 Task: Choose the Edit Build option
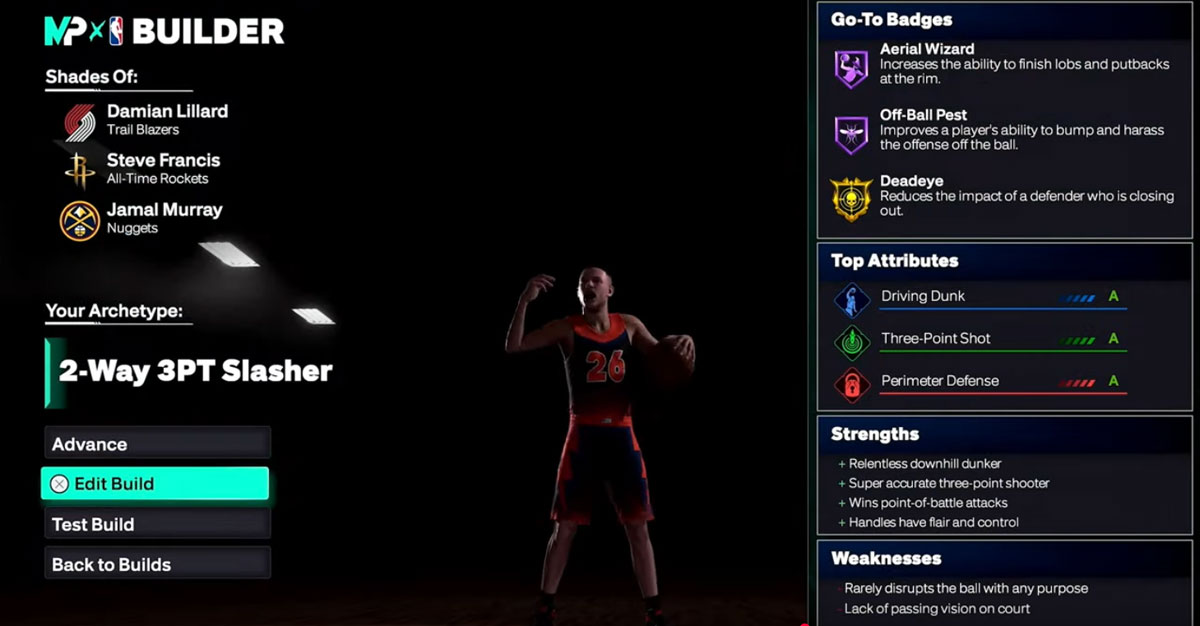(155, 484)
